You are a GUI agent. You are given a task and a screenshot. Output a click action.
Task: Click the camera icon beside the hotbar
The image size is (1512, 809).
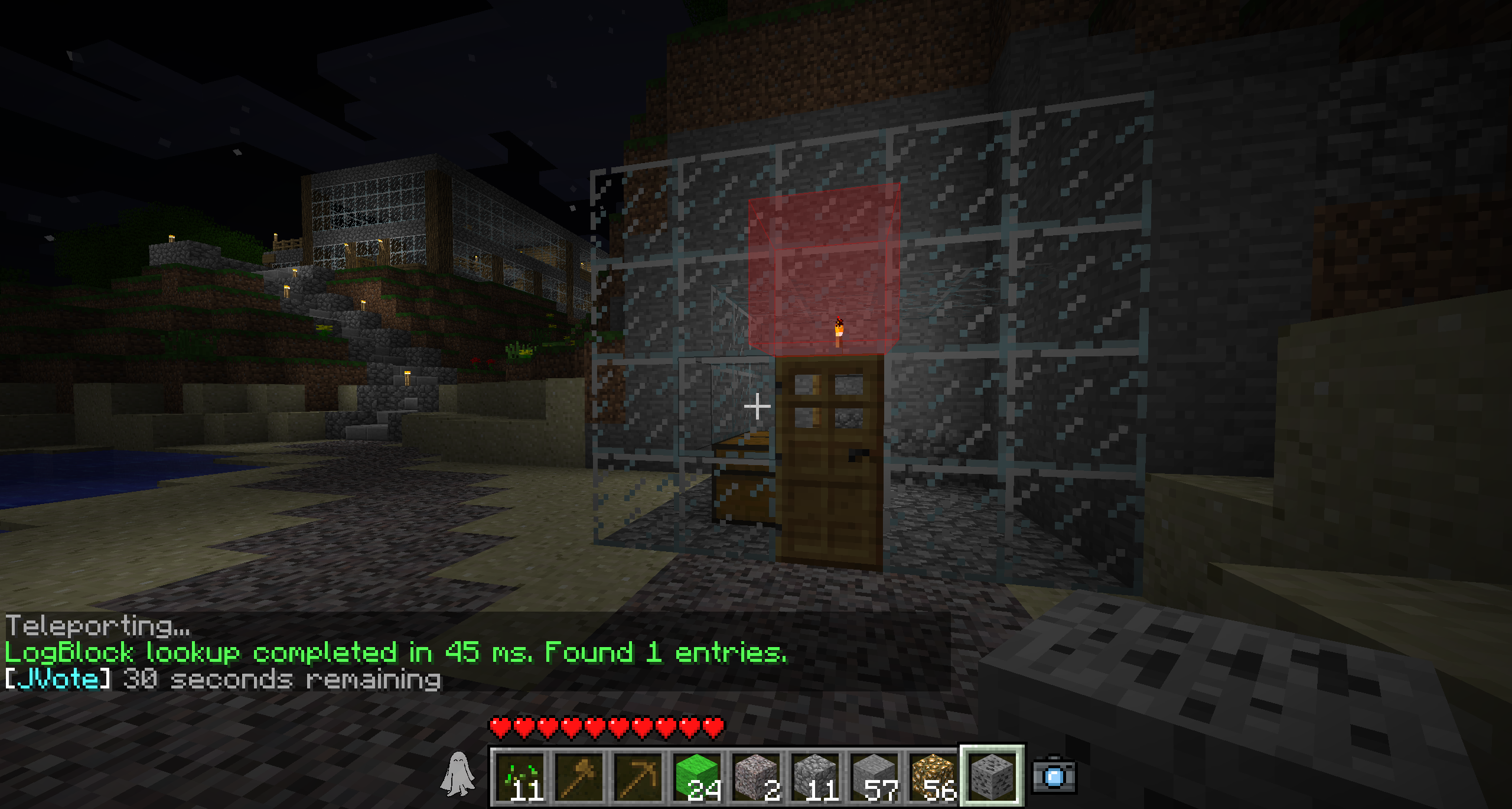coord(1054,775)
